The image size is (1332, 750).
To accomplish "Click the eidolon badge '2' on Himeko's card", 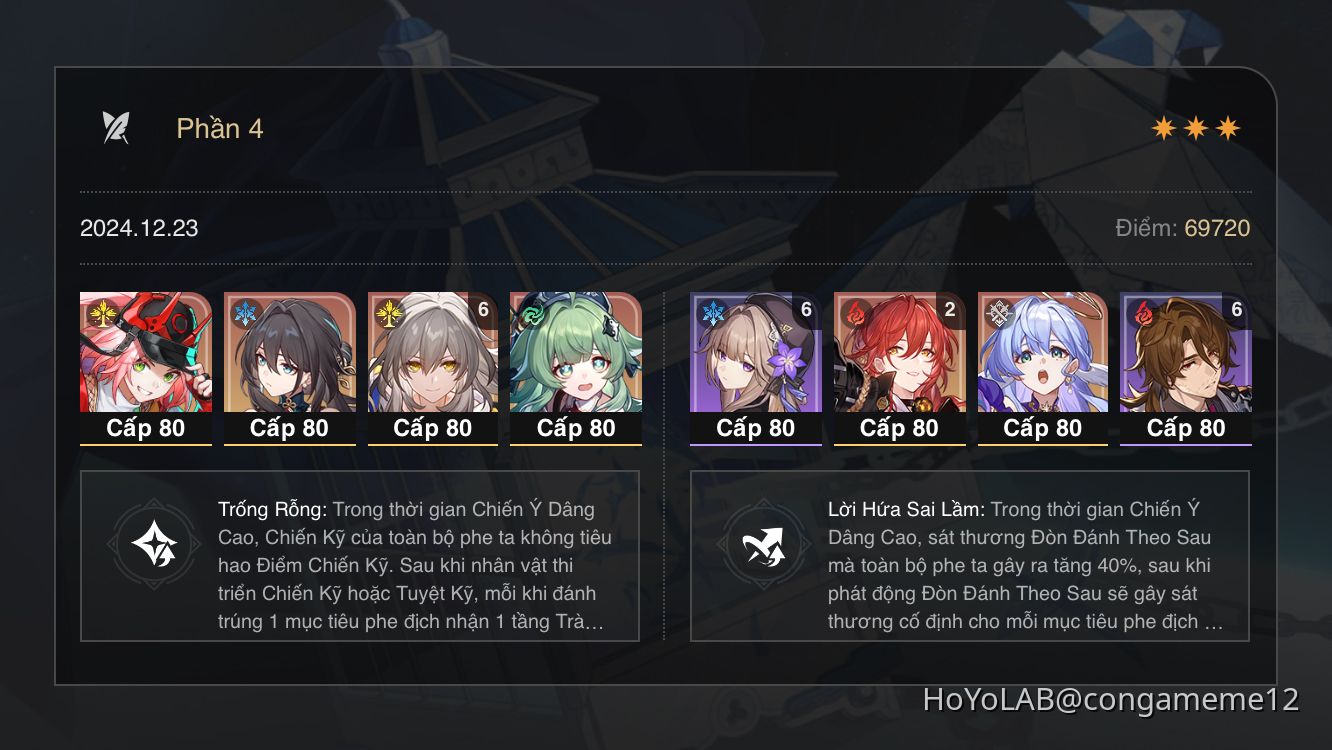I will 948,311.
